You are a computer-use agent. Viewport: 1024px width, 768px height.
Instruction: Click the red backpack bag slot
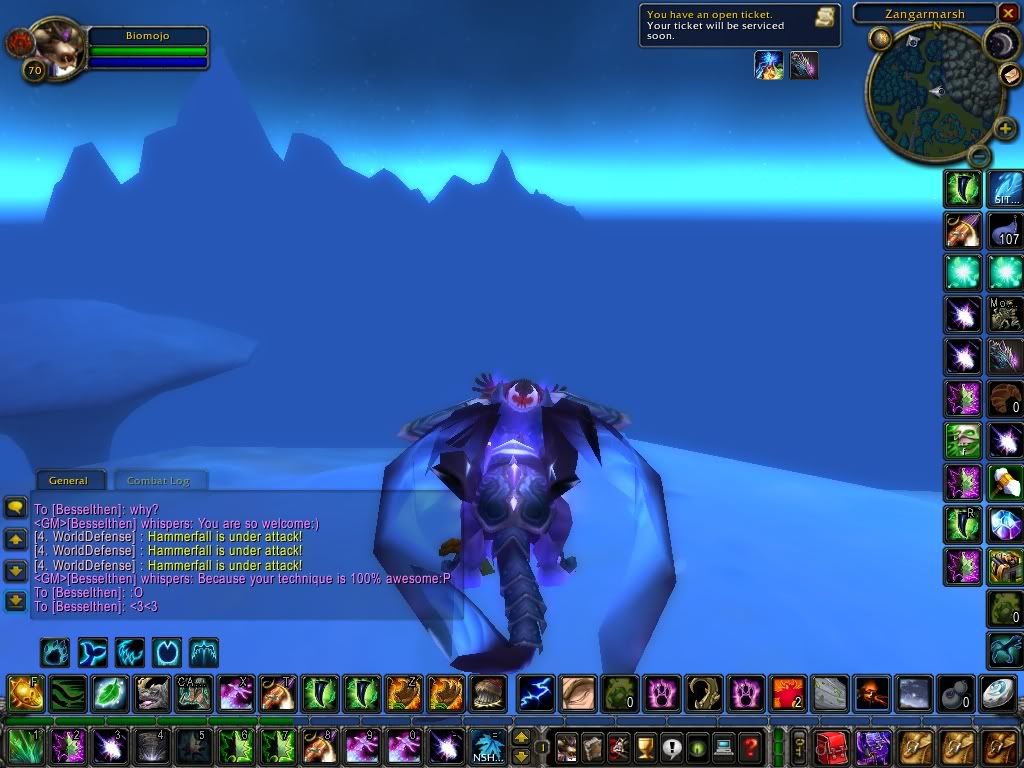831,746
